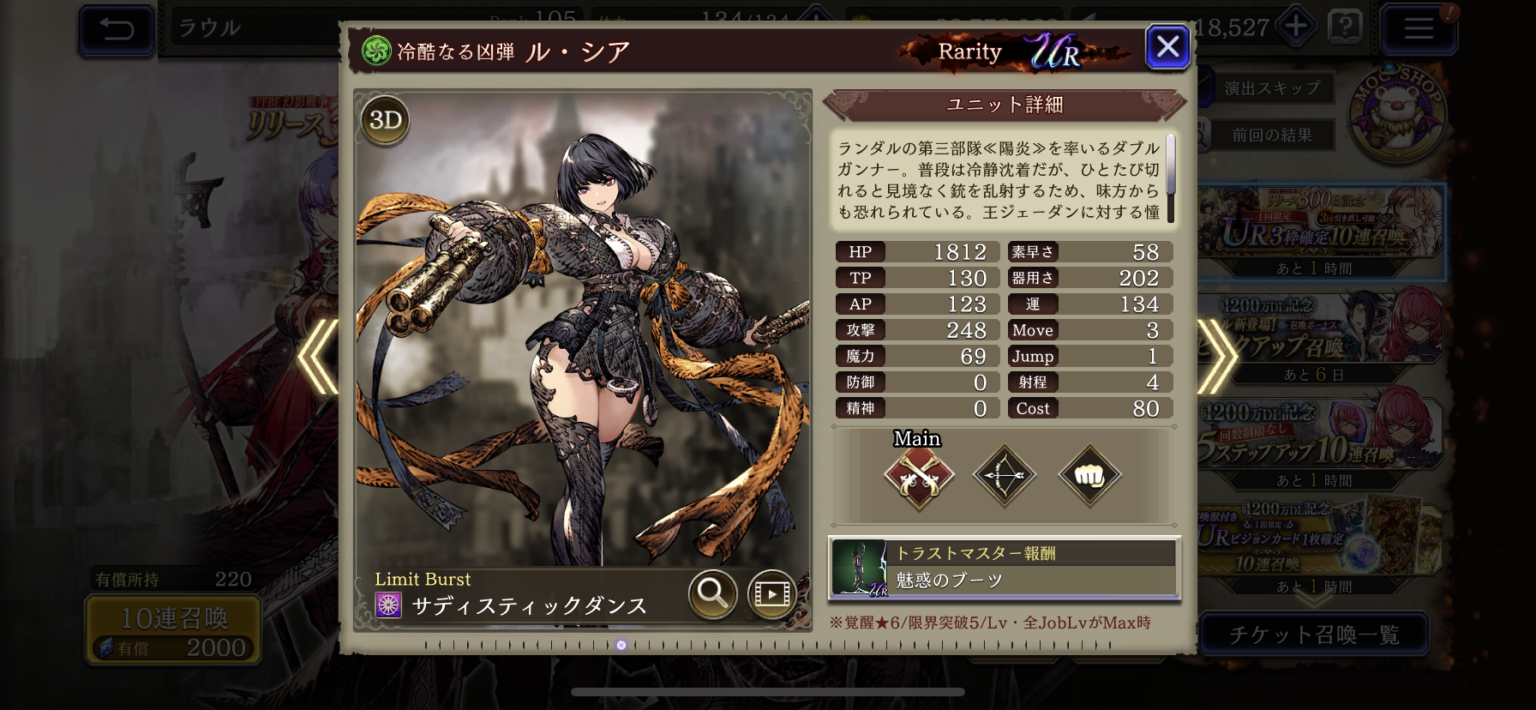Open the Limit Burst magnifier details
The image size is (1536, 710).
pos(713,594)
